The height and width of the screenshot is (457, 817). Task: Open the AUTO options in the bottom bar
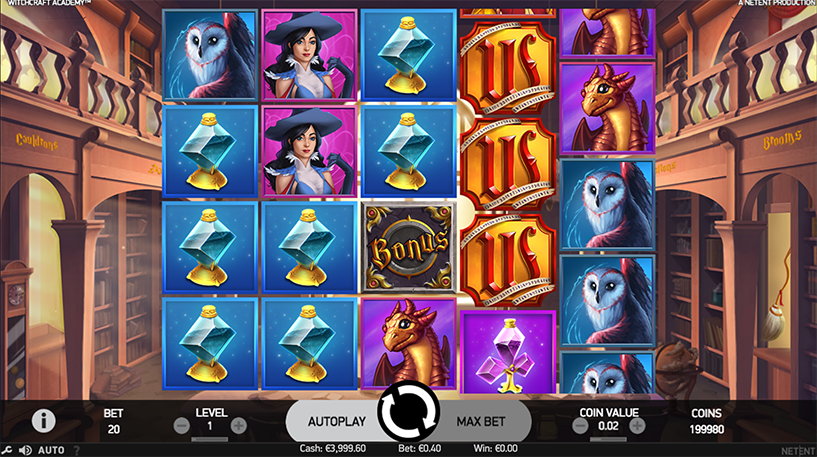51,450
